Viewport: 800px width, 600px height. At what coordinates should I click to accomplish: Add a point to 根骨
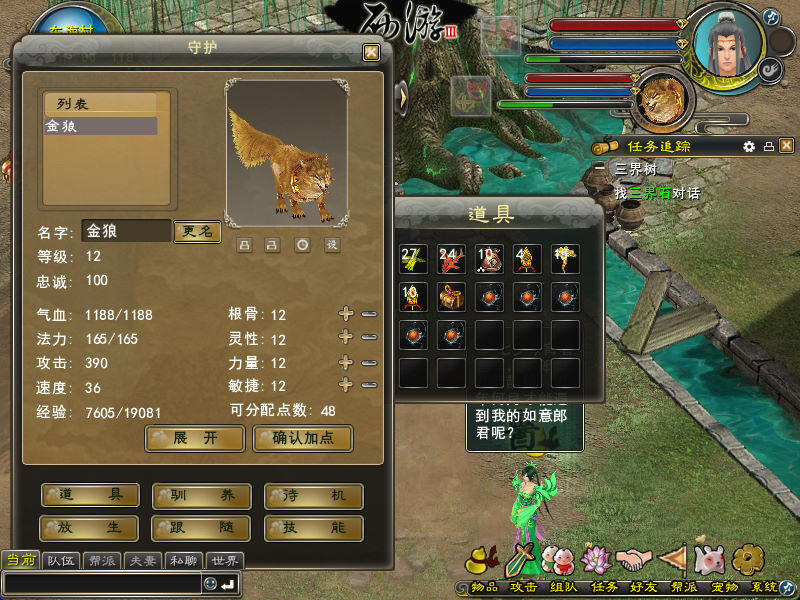[x=346, y=314]
